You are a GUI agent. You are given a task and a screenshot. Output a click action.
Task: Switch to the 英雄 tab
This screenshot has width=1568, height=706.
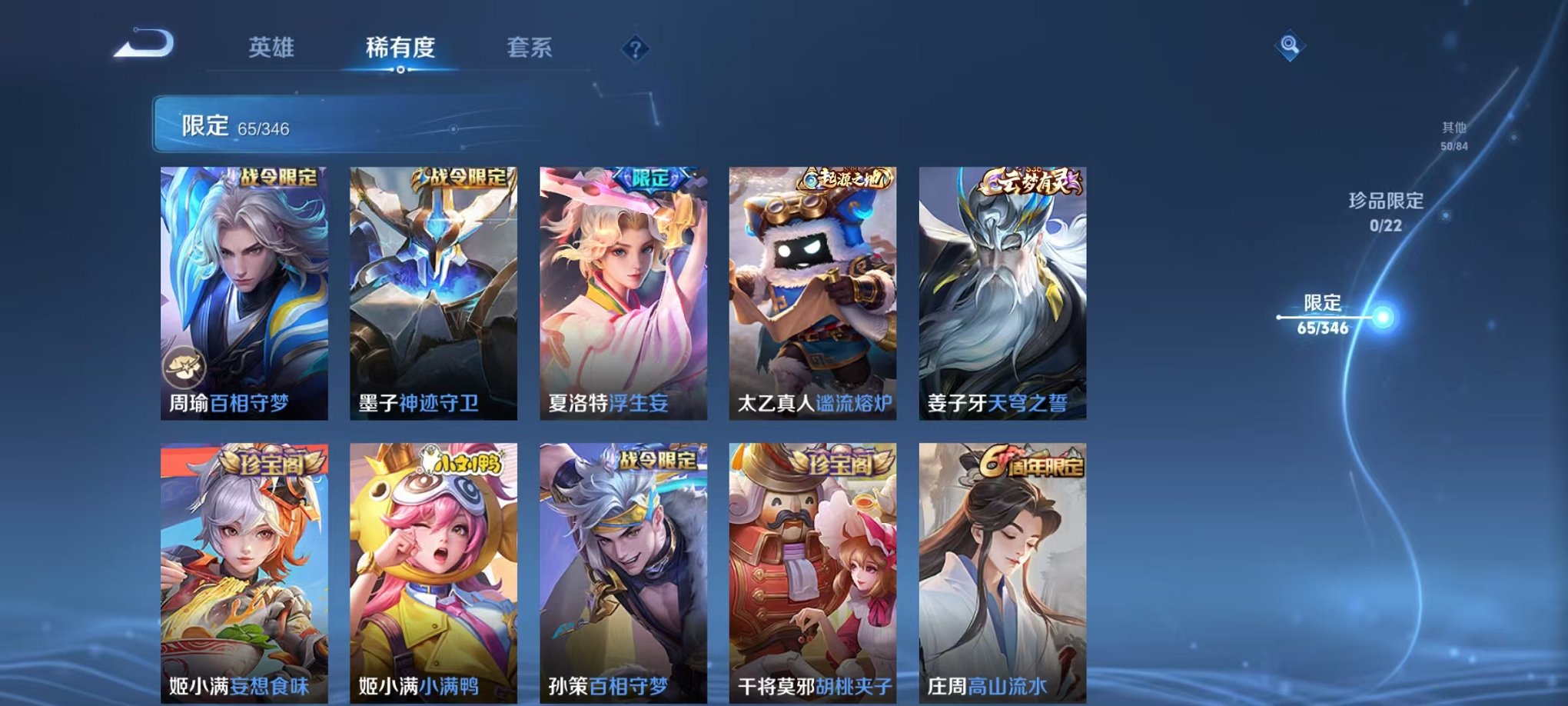[x=272, y=48]
